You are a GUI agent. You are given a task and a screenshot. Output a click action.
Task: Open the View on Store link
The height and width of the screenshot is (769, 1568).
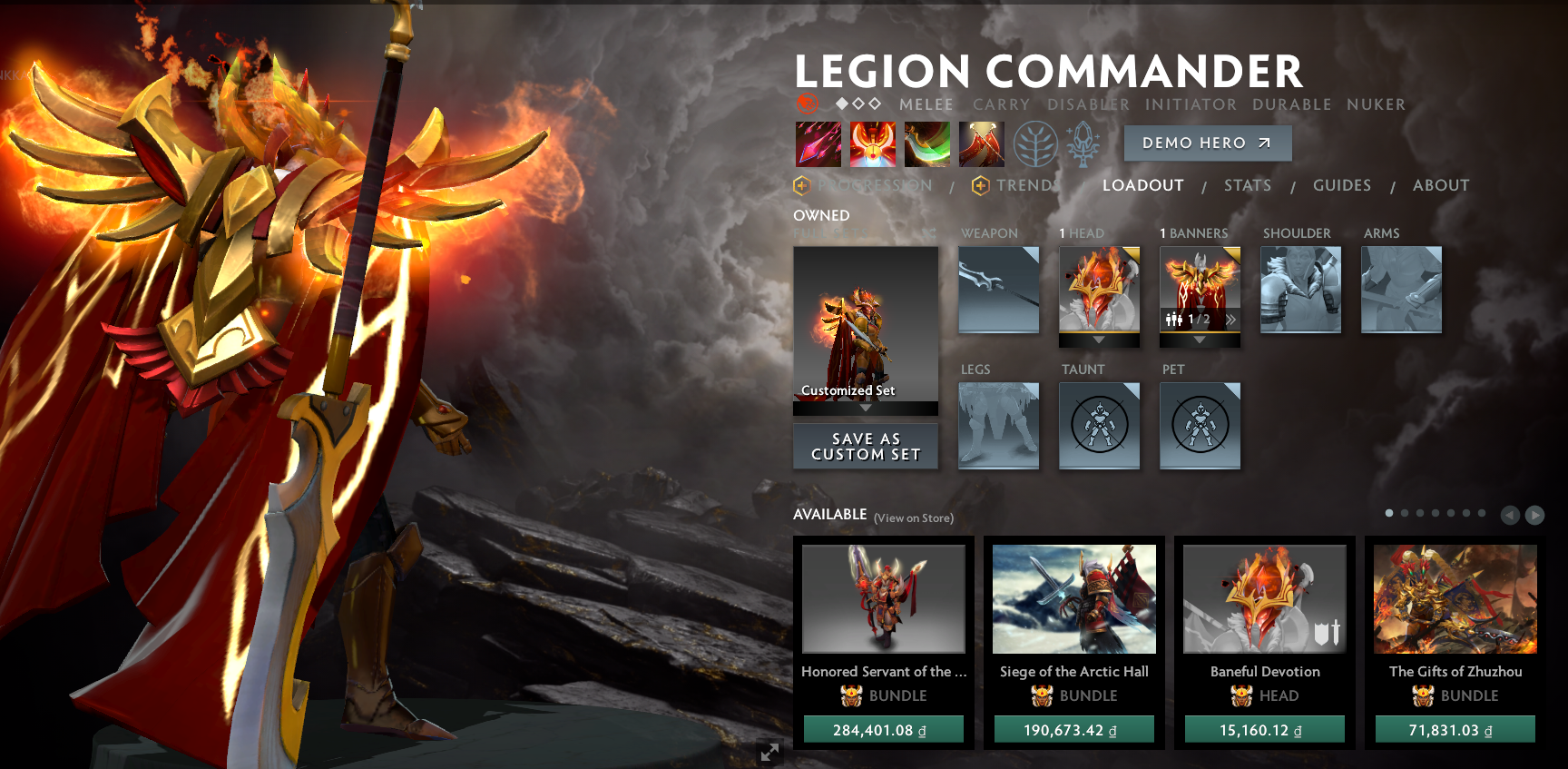pyautogui.click(x=913, y=518)
